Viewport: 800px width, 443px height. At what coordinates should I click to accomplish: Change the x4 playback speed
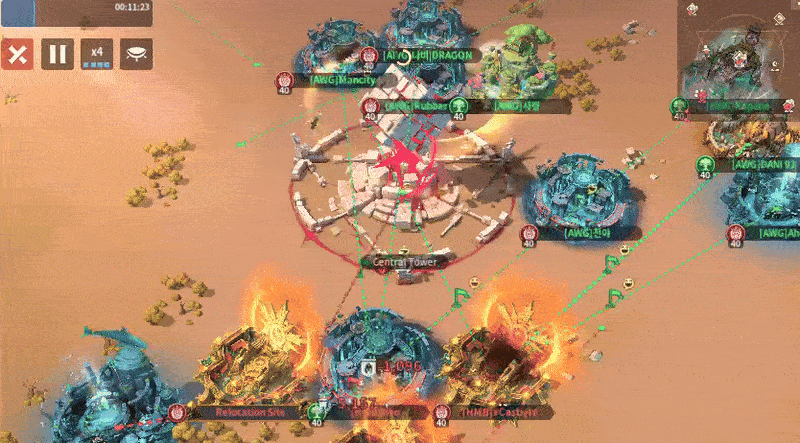click(97, 53)
